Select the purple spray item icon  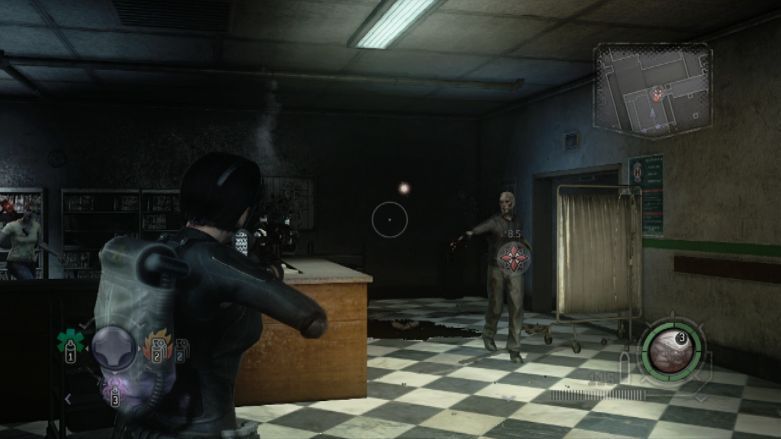(x=114, y=388)
